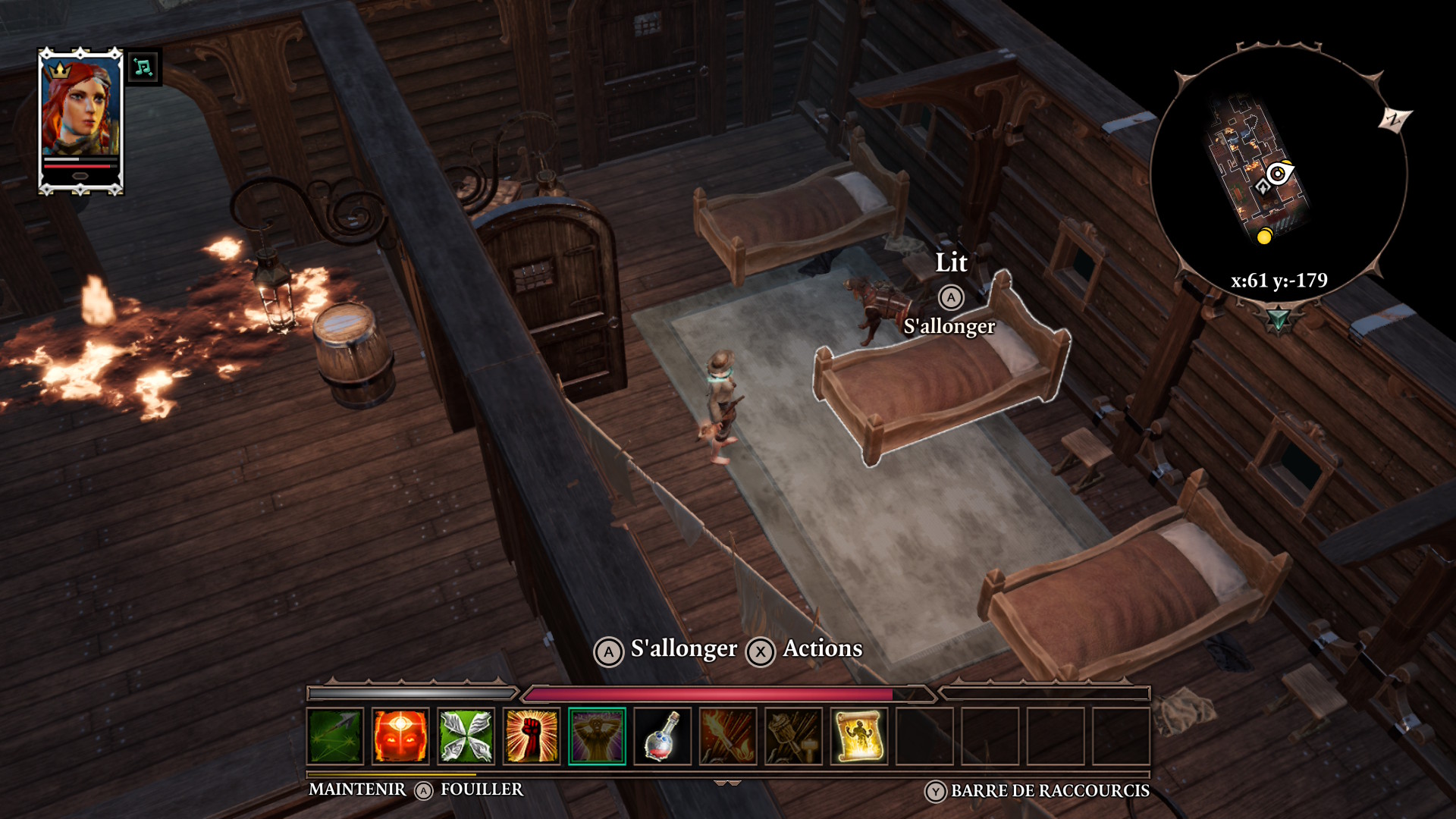Use the golden glowing-figure scroll
This screenshot has height=819, width=1456.
858,736
